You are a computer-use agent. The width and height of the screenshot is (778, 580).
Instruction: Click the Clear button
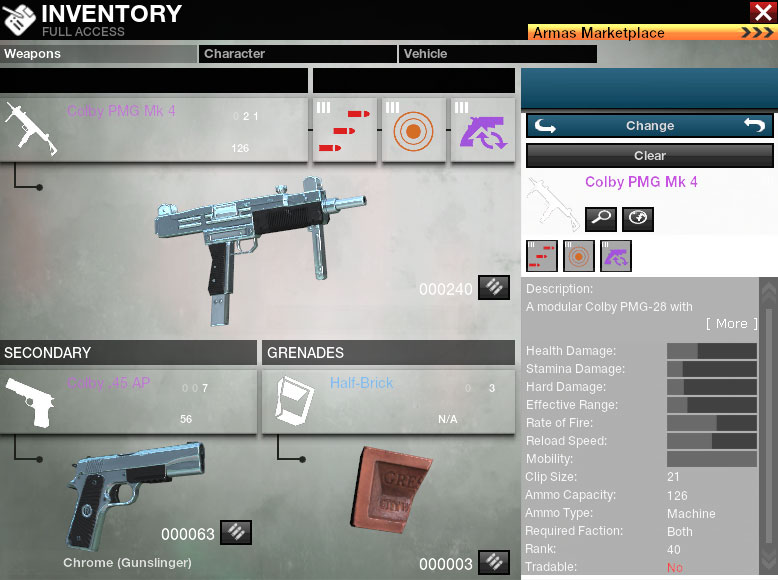tap(650, 156)
